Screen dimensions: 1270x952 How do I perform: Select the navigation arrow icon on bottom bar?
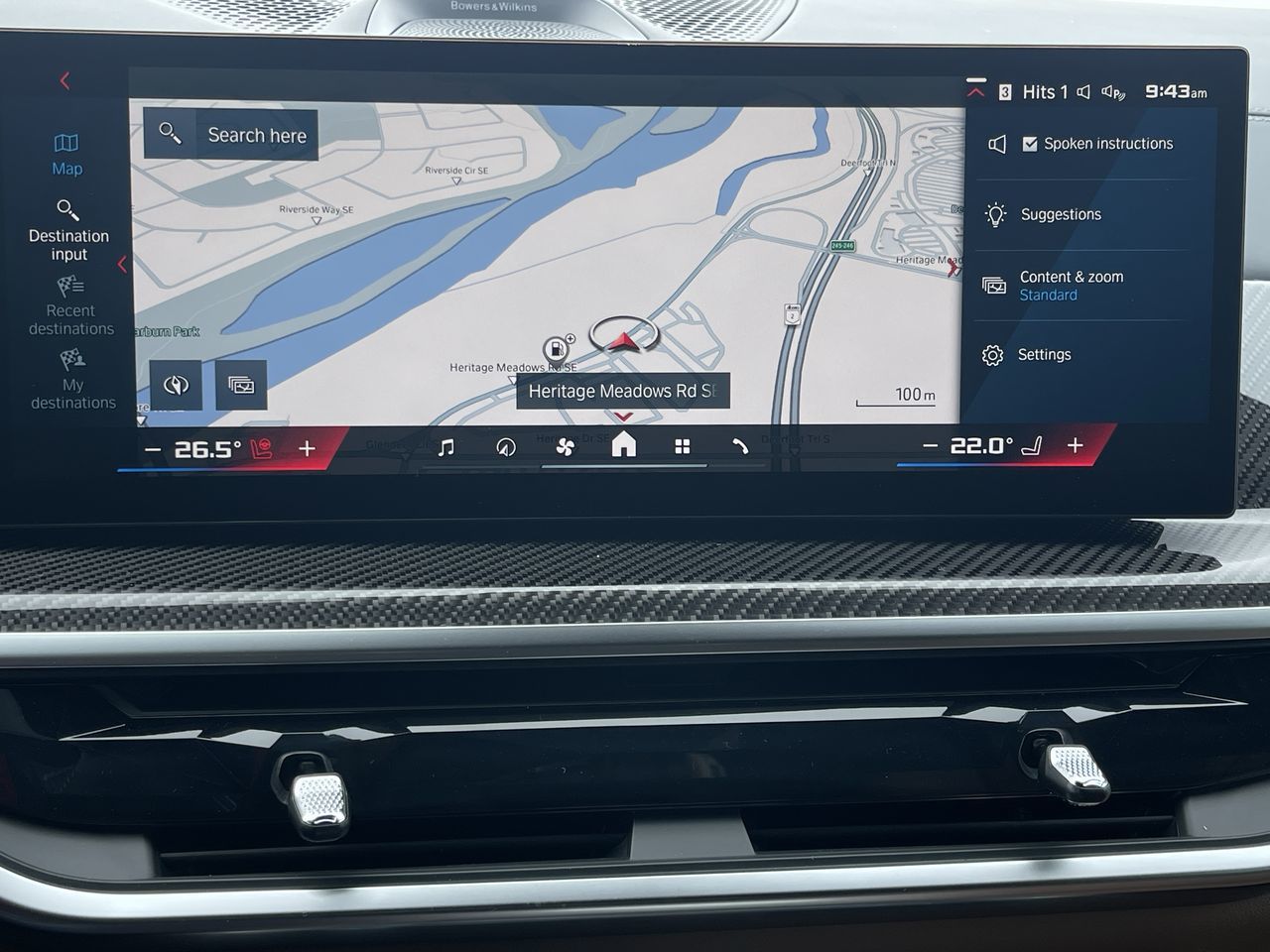point(506,447)
